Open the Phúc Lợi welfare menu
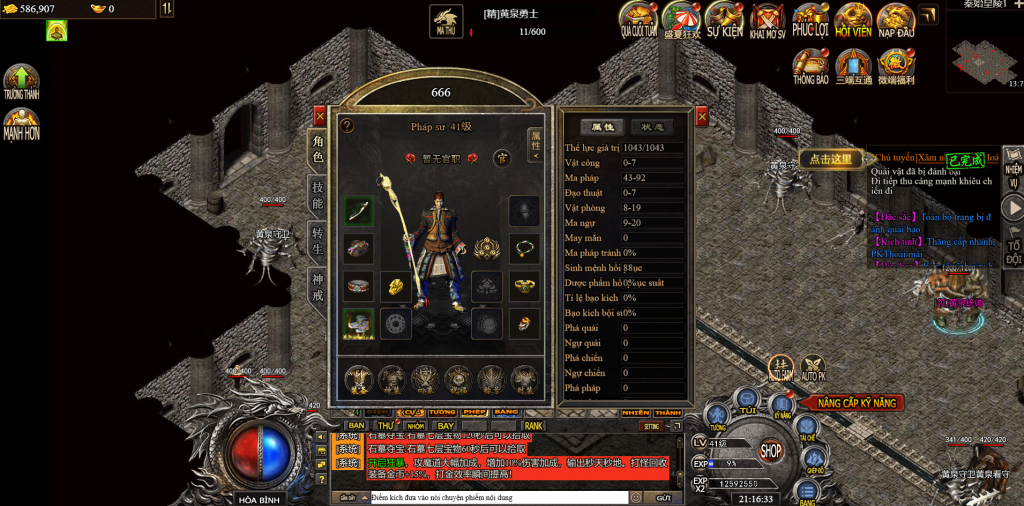 (810, 19)
